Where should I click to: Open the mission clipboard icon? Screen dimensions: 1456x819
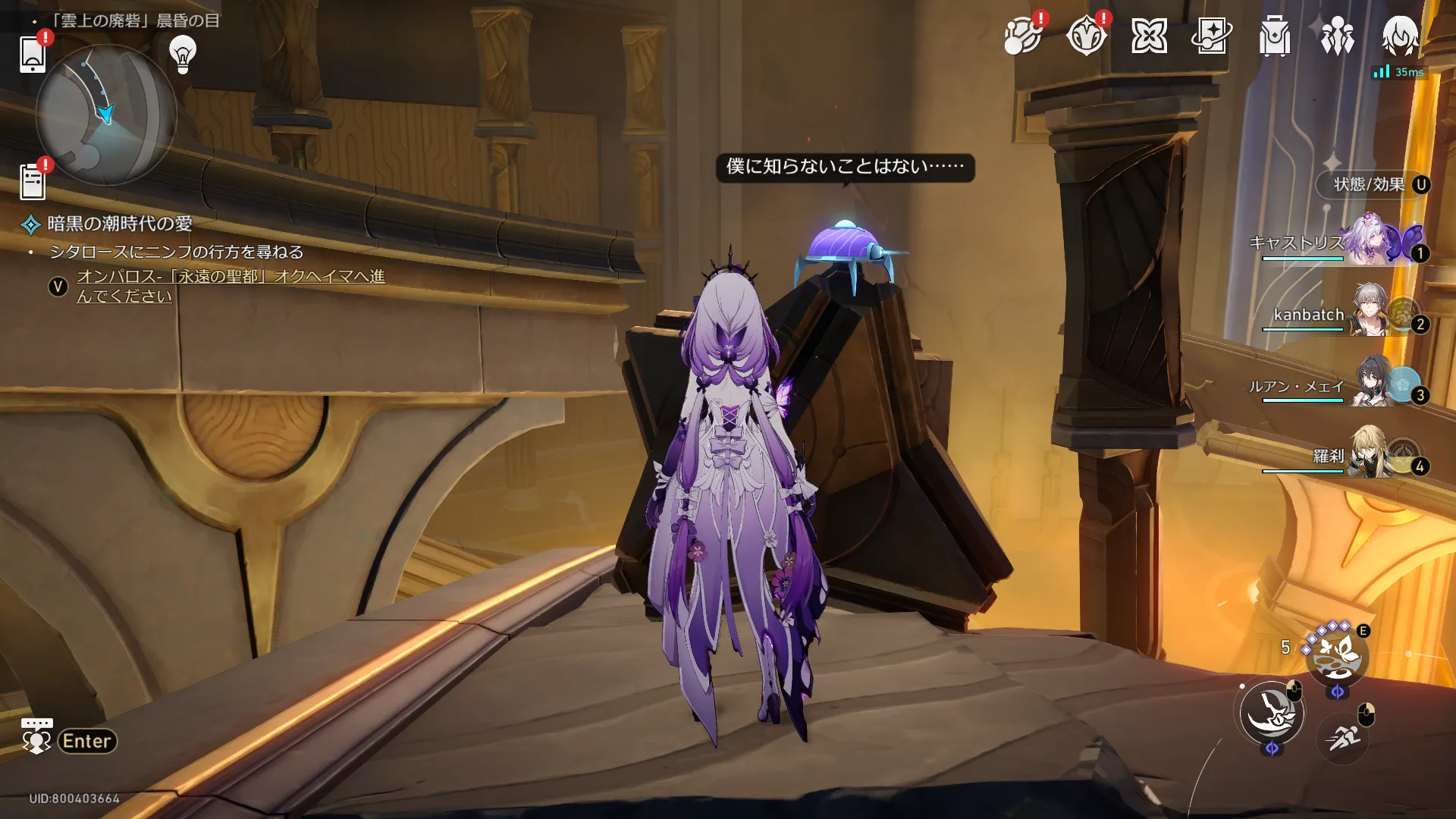pos(33,182)
